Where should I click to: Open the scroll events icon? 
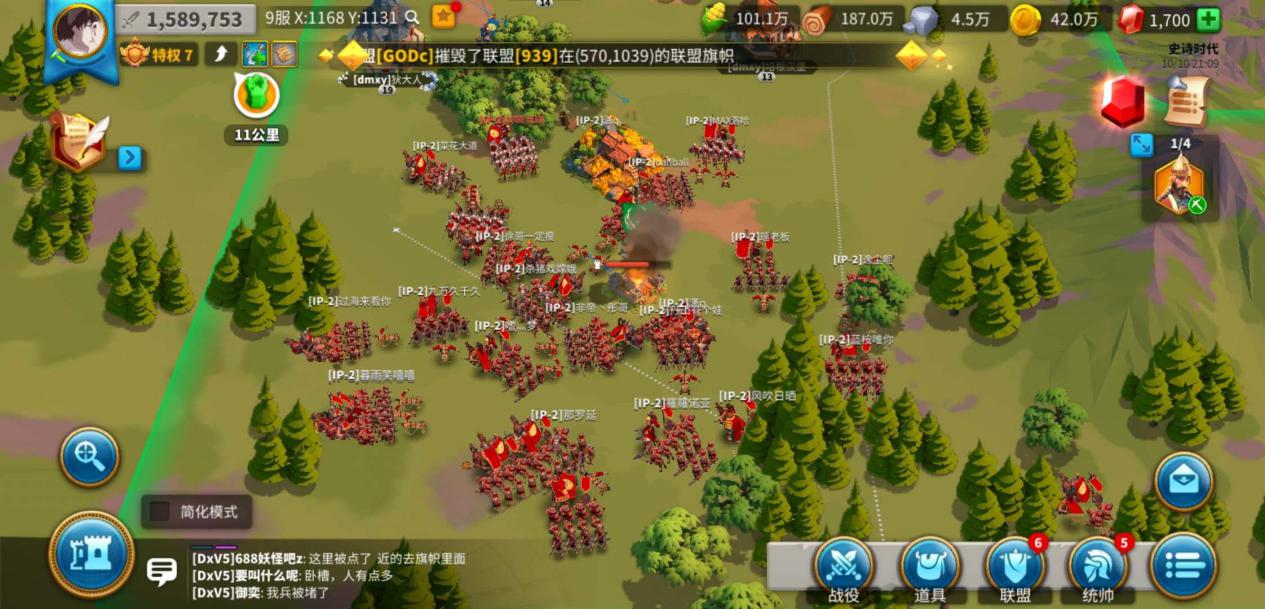click(1187, 101)
